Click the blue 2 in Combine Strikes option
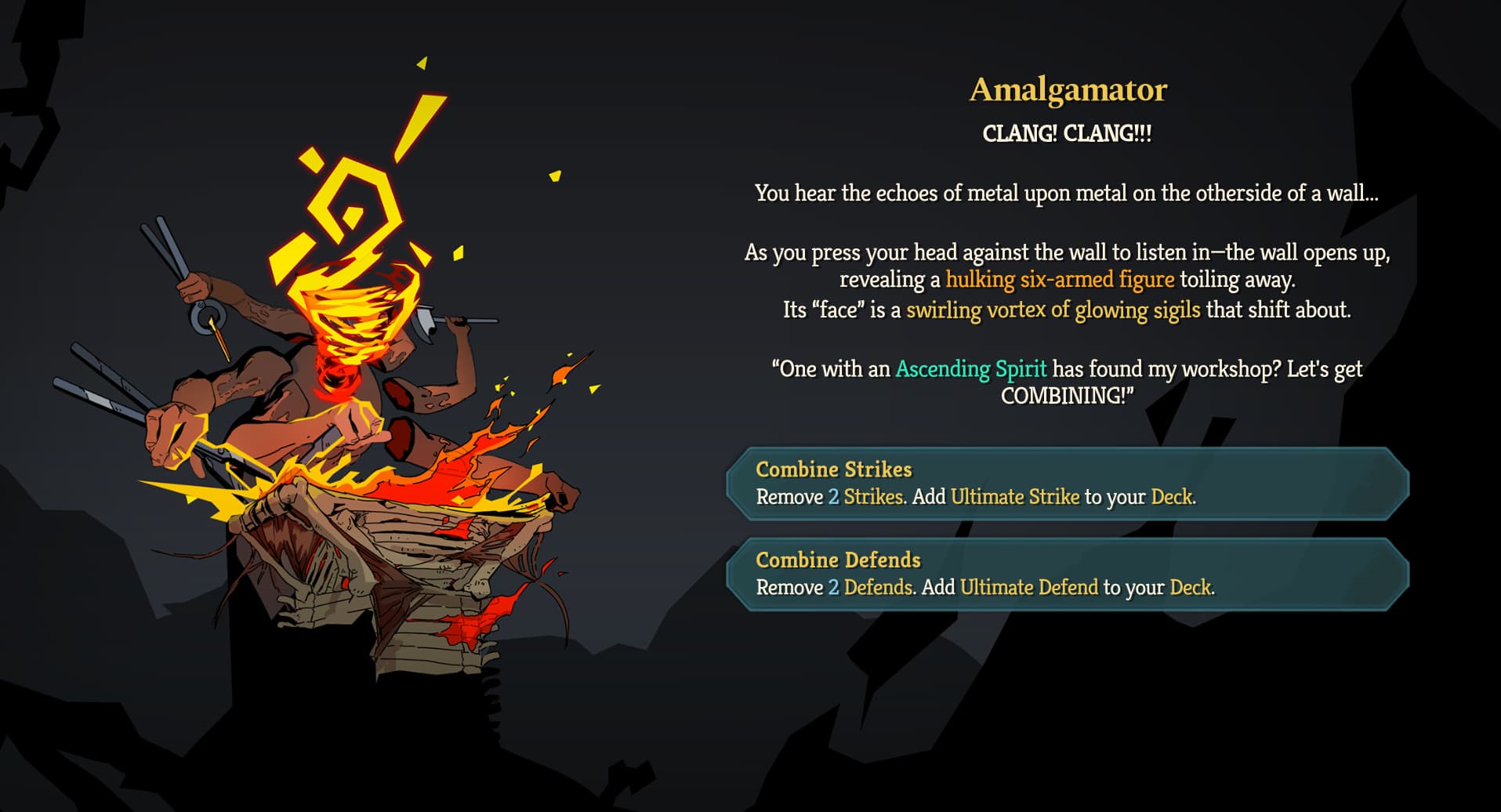The width and height of the screenshot is (1501, 812). pos(836,496)
